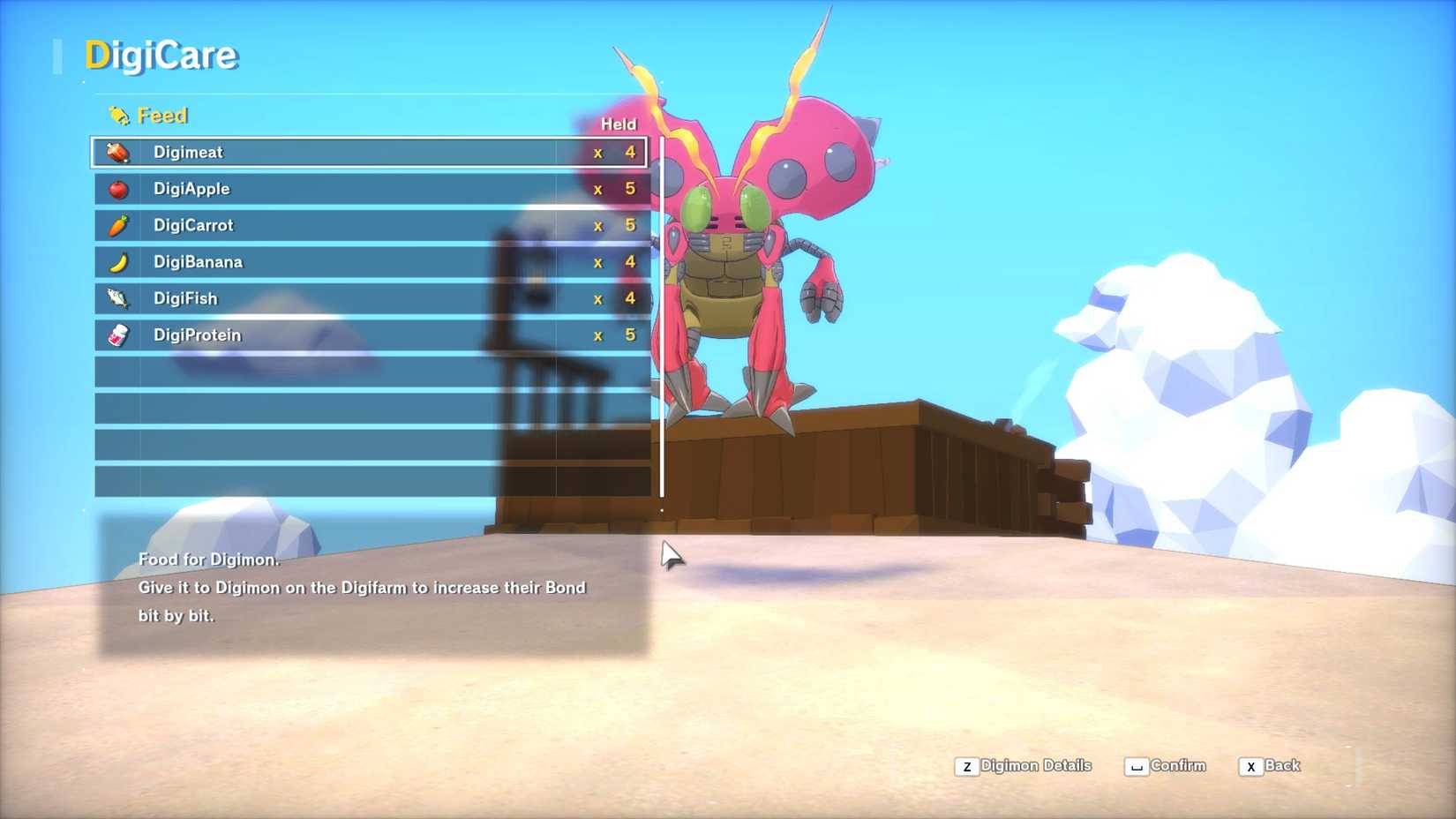Click the Held column header
1456x819 pixels.
[x=619, y=124]
